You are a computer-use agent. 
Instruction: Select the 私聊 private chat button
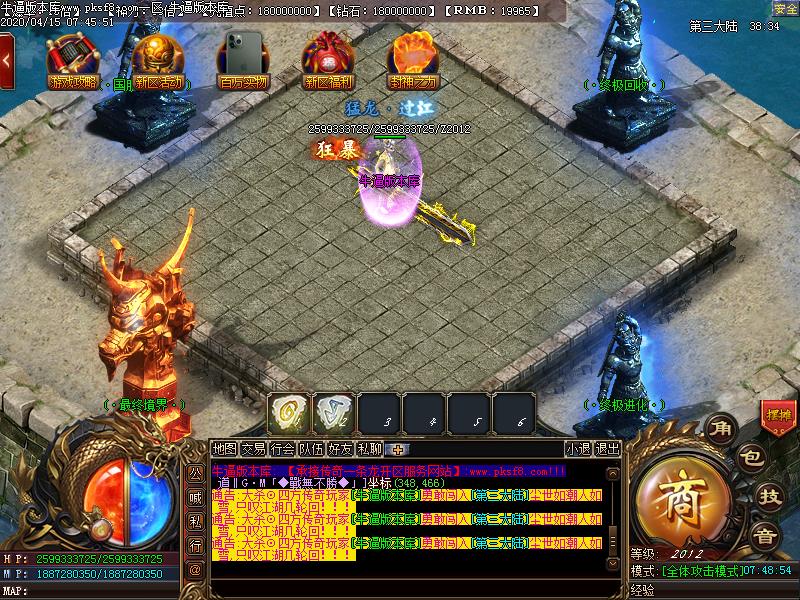[x=370, y=449]
